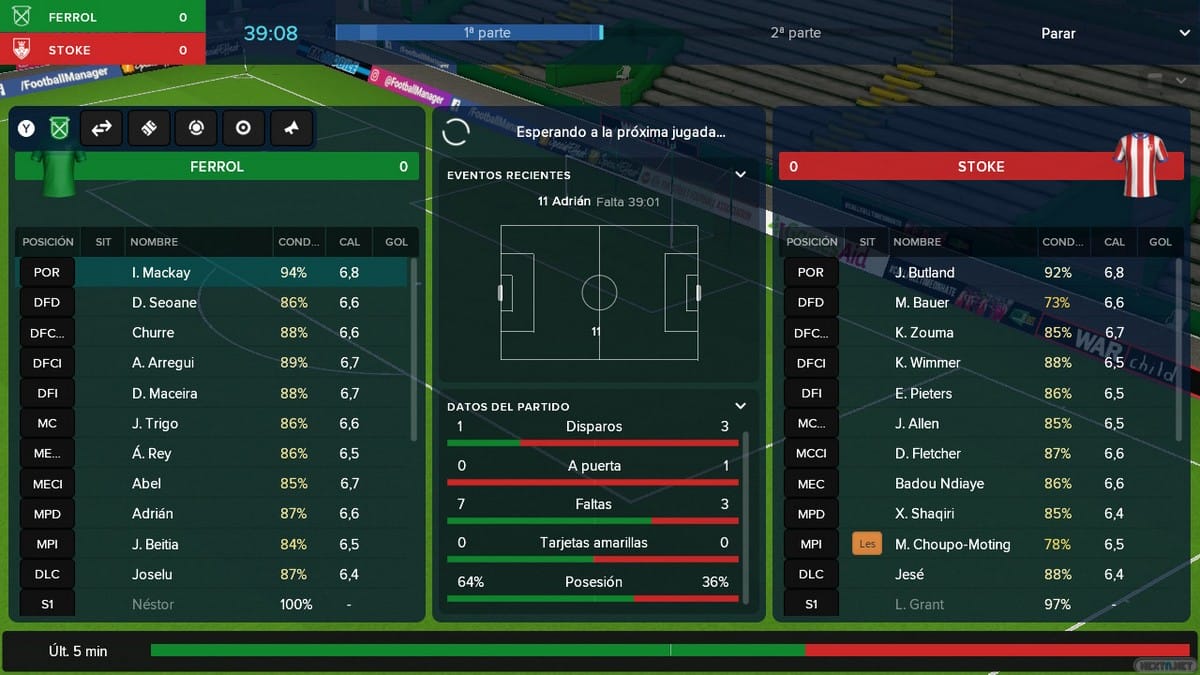Click the megaphone shout icon

tap(290, 128)
